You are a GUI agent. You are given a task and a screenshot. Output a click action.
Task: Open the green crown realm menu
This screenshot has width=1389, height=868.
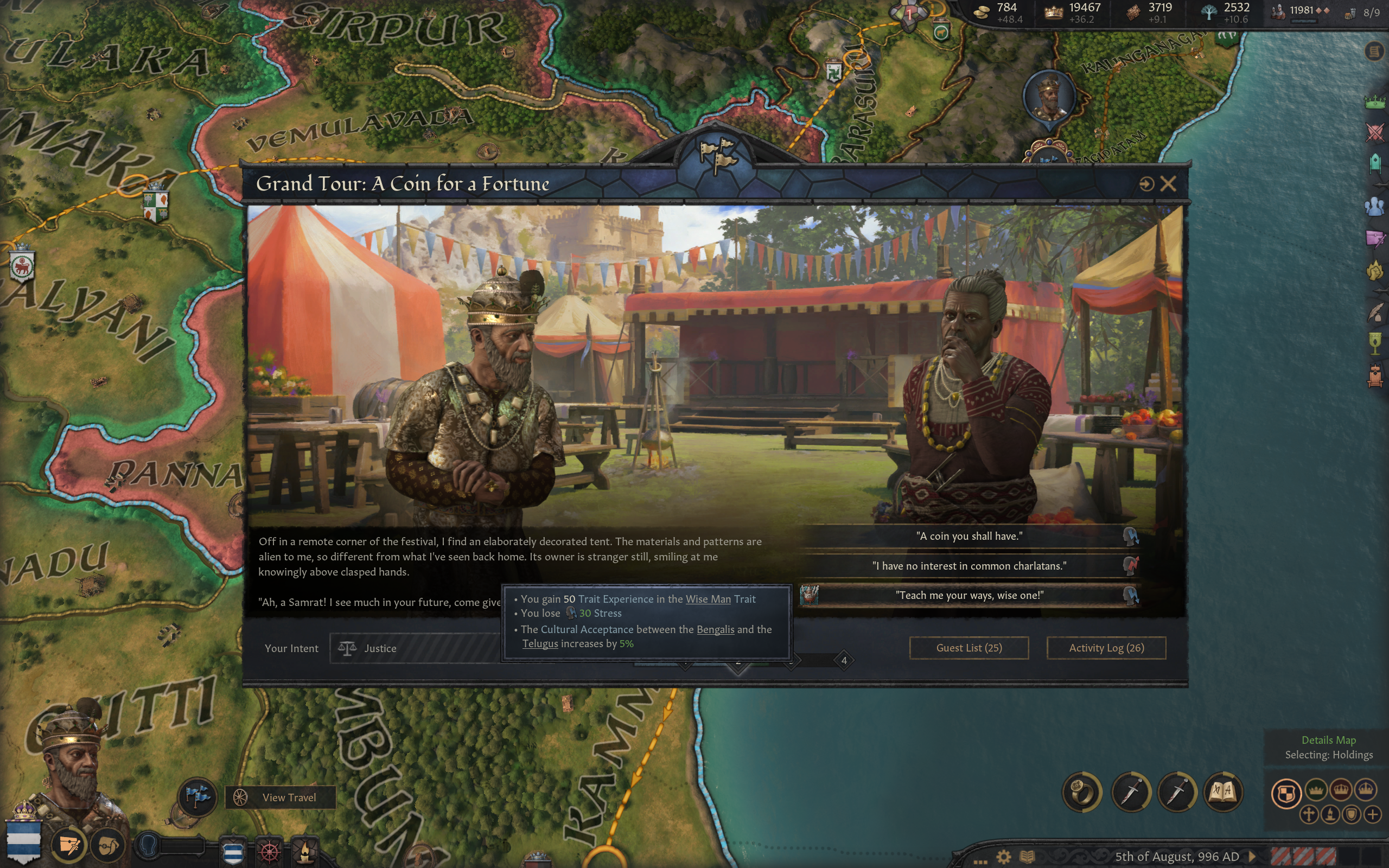pos(1375,102)
